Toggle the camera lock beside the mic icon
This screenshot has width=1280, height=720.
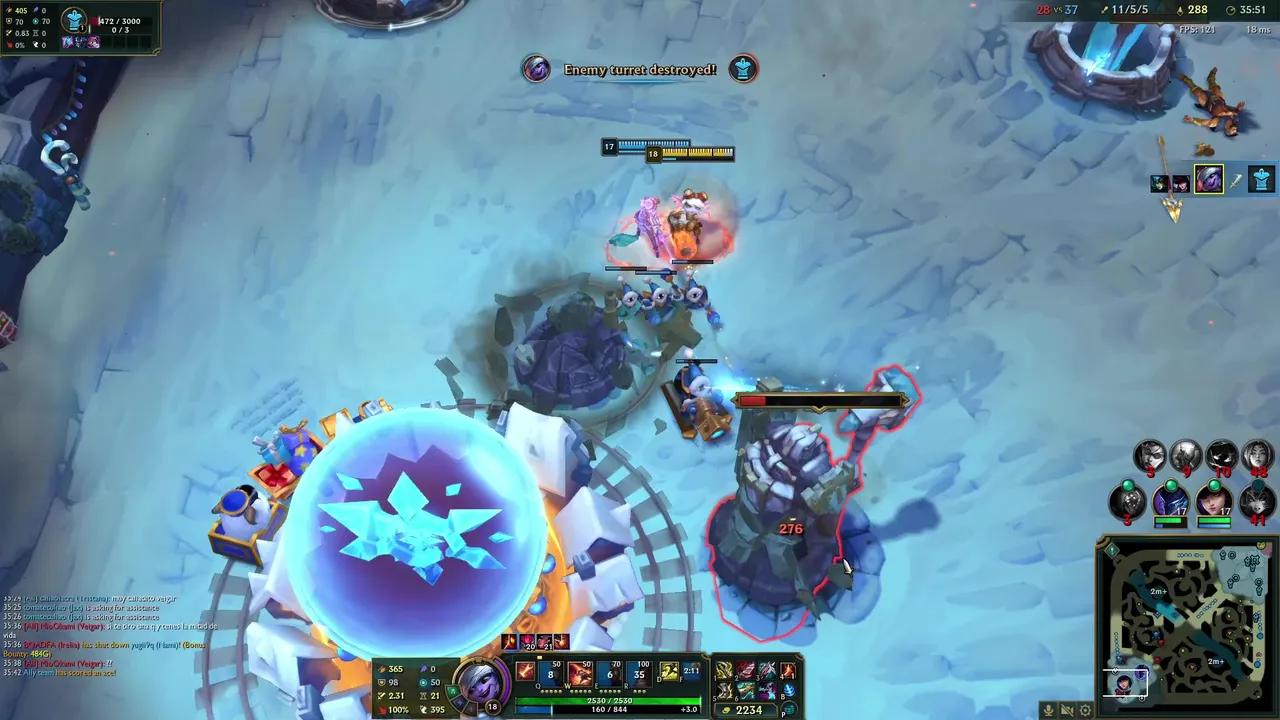coord(1066,710)
